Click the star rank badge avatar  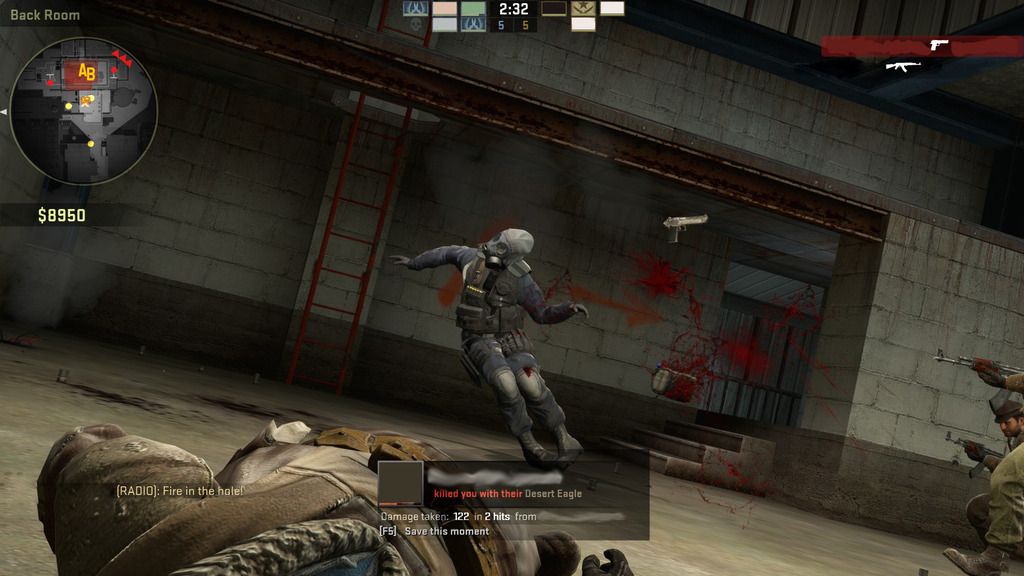point(583,9)
